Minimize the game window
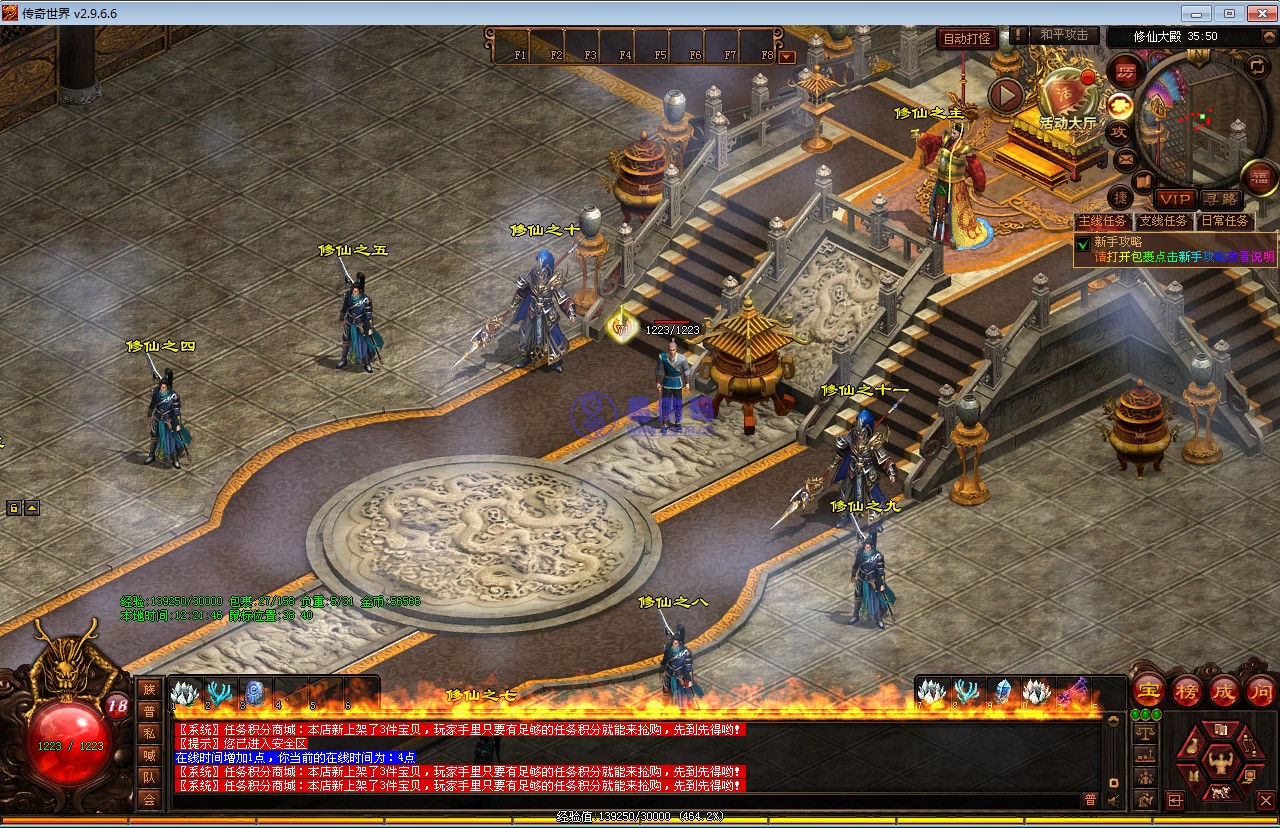 point(1195,13)
